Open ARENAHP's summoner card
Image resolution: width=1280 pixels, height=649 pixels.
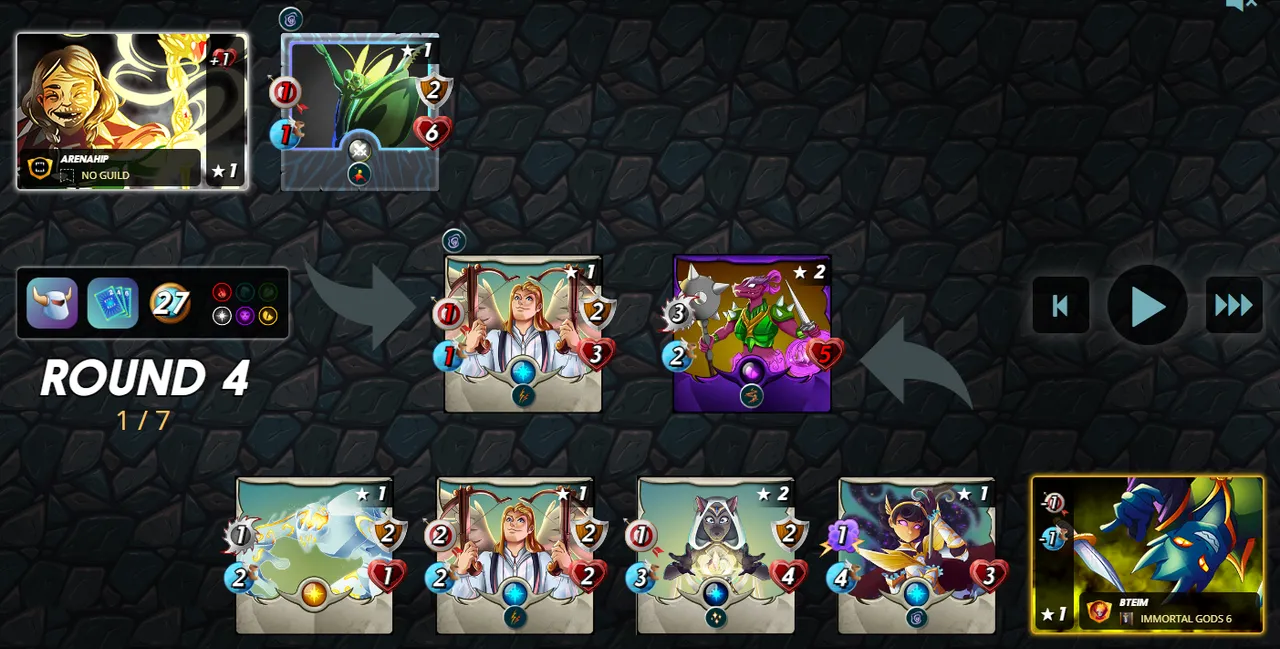point(131,110)
